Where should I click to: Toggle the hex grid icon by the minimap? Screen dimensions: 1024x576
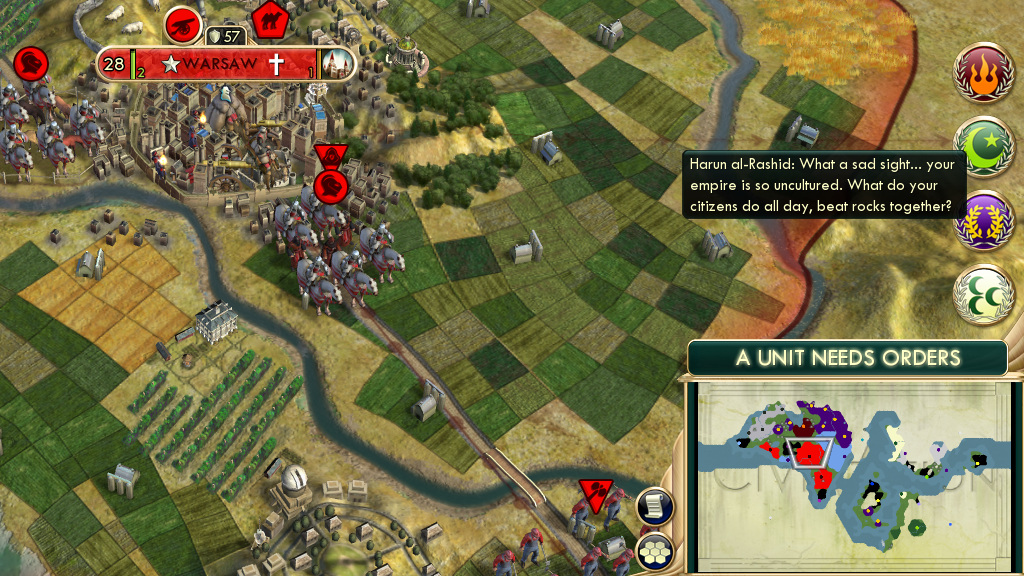coord(654,551)
